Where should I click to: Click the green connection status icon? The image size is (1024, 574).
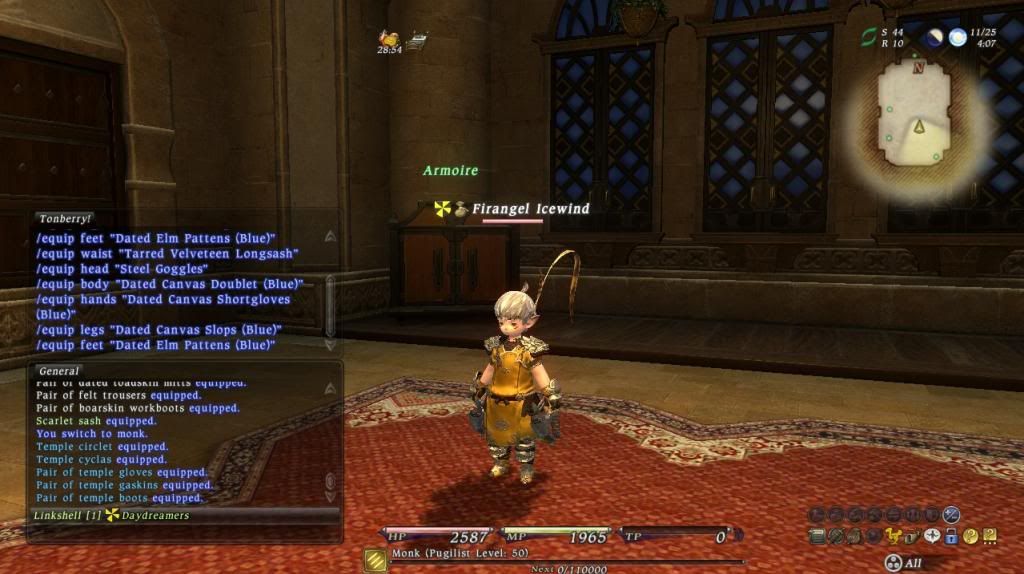pos(869,37)
